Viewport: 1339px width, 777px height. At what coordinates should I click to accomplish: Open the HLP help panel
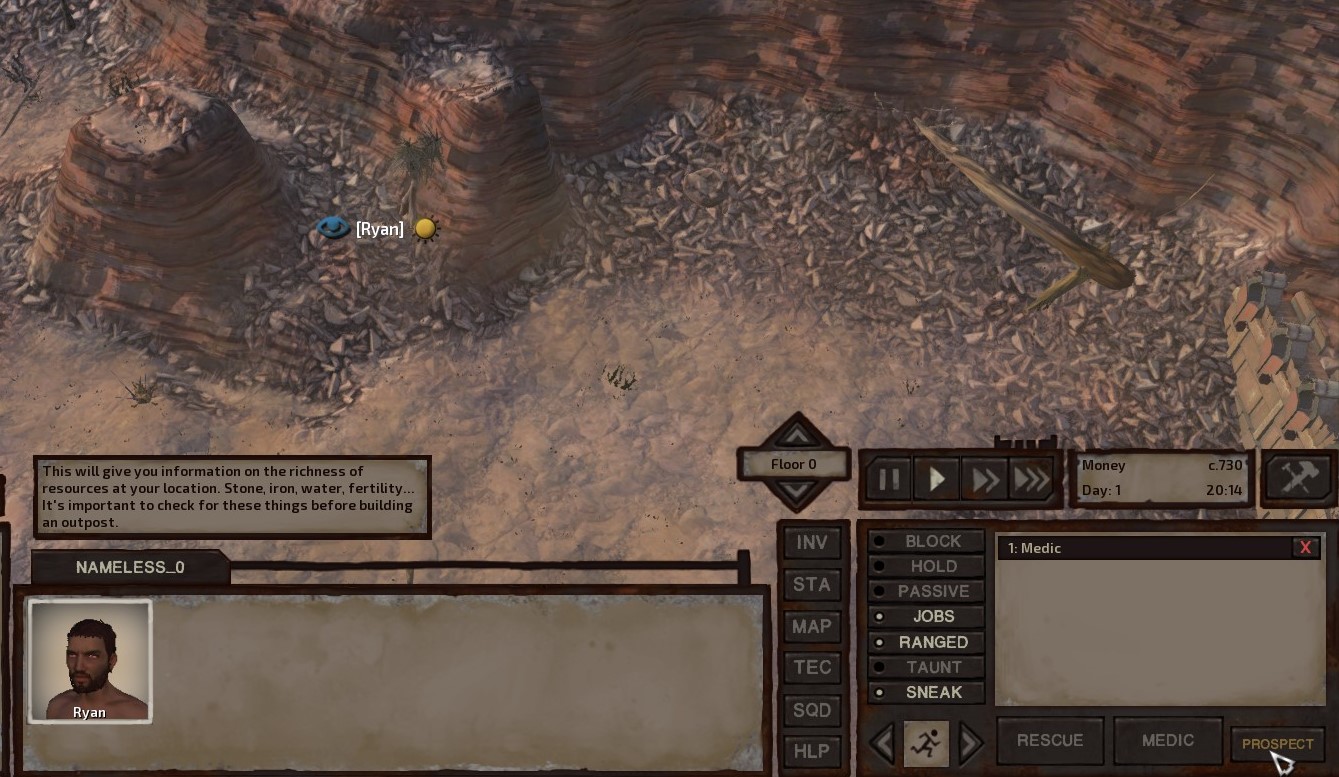[x=812, y=750]
